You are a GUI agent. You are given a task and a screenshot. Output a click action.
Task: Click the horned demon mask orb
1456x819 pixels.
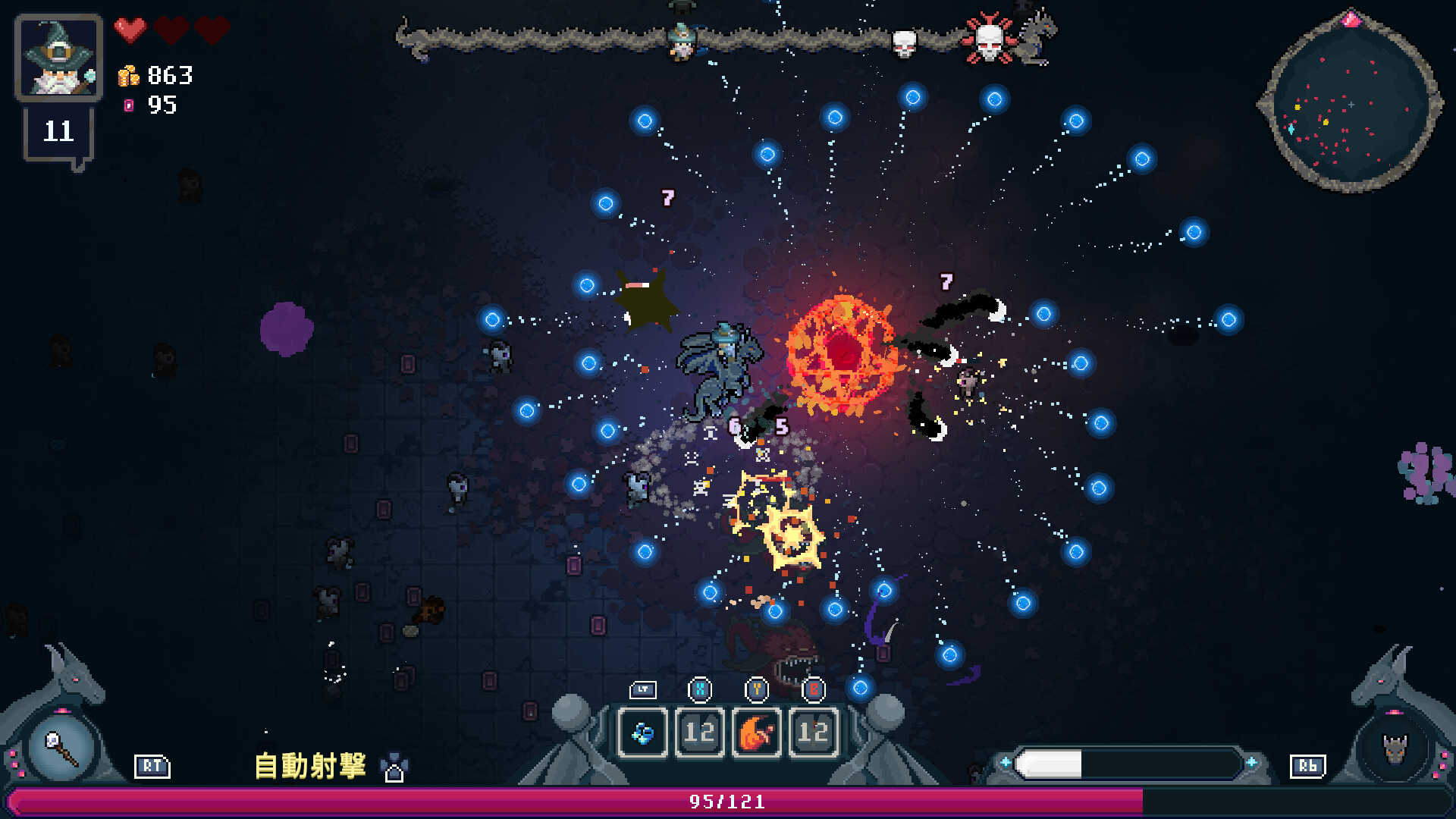(1394, 748)
